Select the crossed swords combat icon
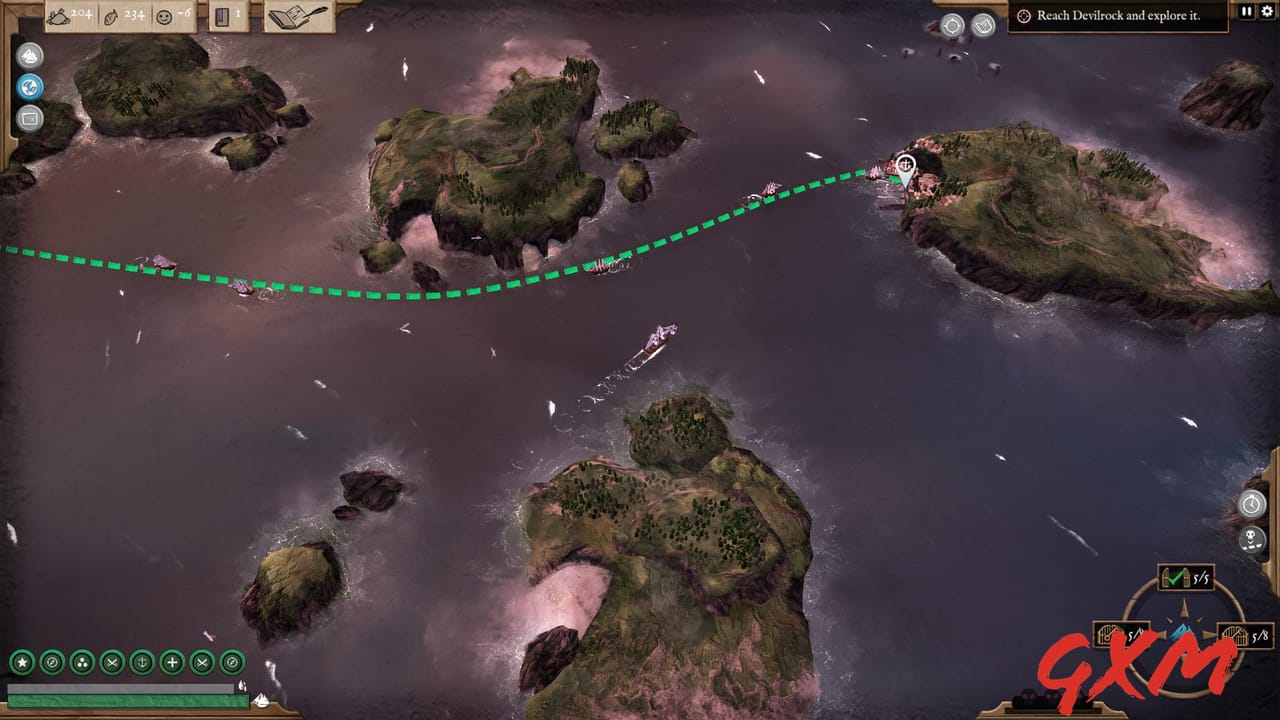Viewport: 1280px width, 720px height. [x=110, y=662]
